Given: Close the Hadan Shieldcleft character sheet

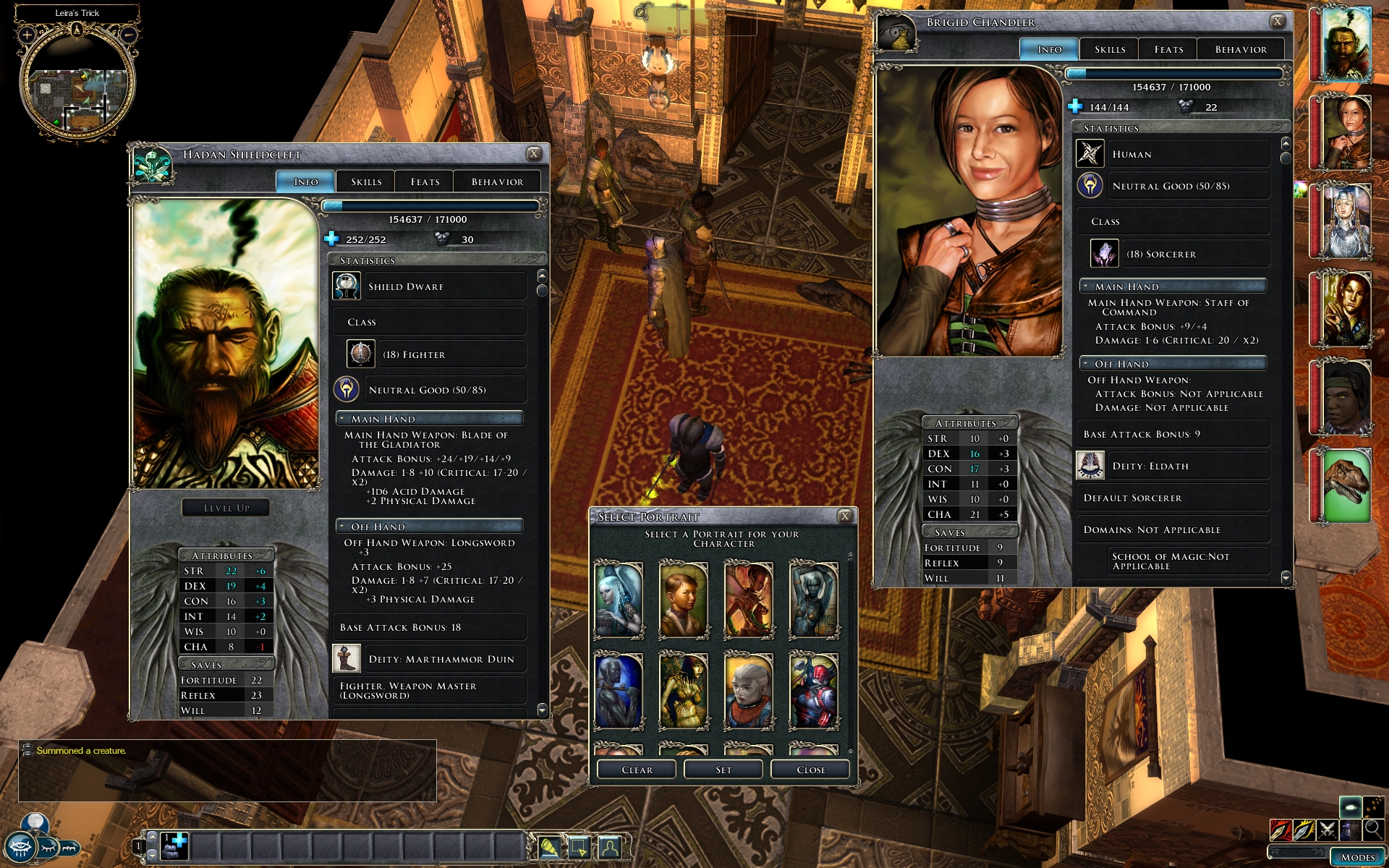Looking at the screenshot, I should tap(534, 153).
